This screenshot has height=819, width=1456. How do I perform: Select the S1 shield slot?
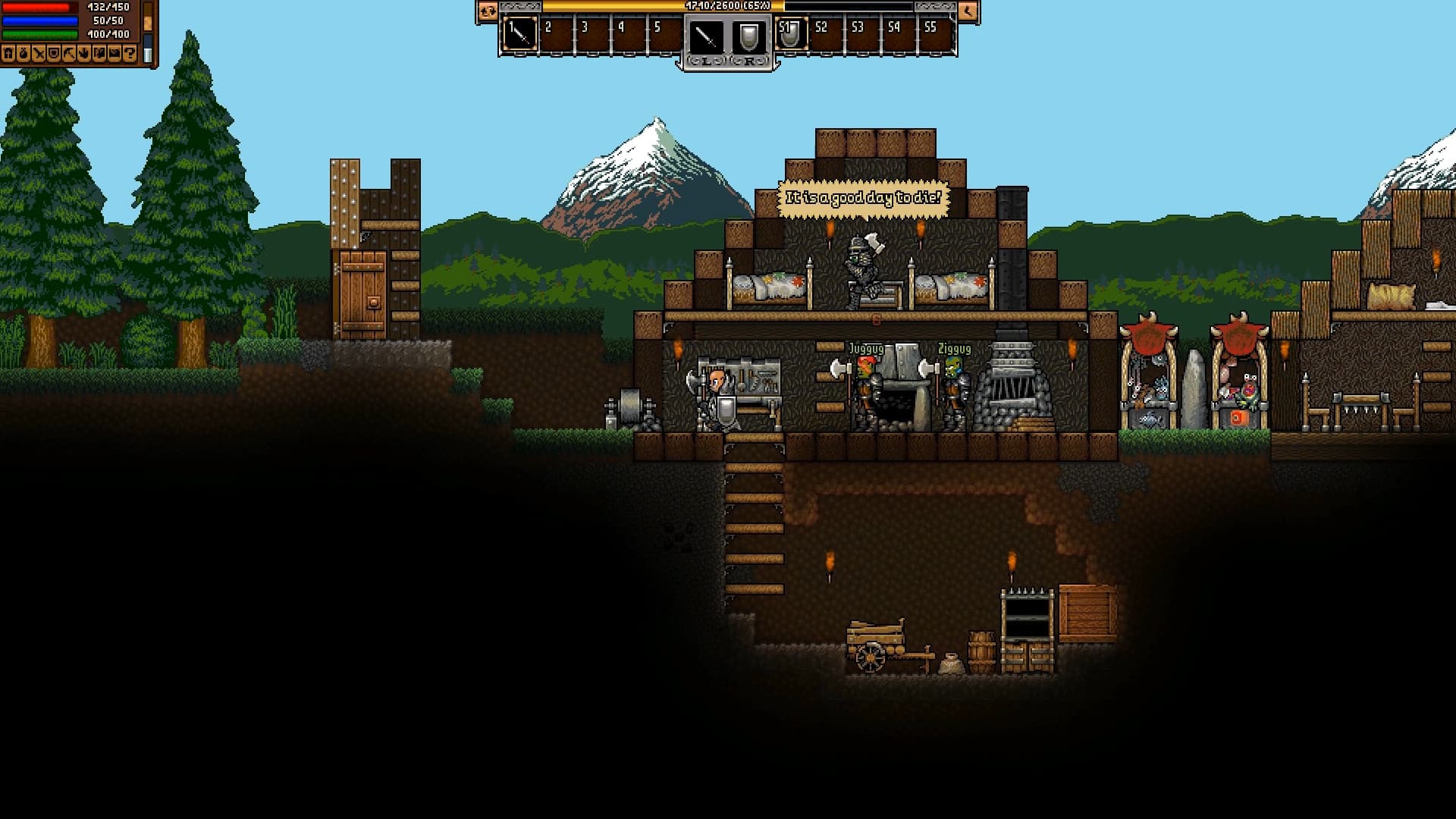(x=791, y=35)
